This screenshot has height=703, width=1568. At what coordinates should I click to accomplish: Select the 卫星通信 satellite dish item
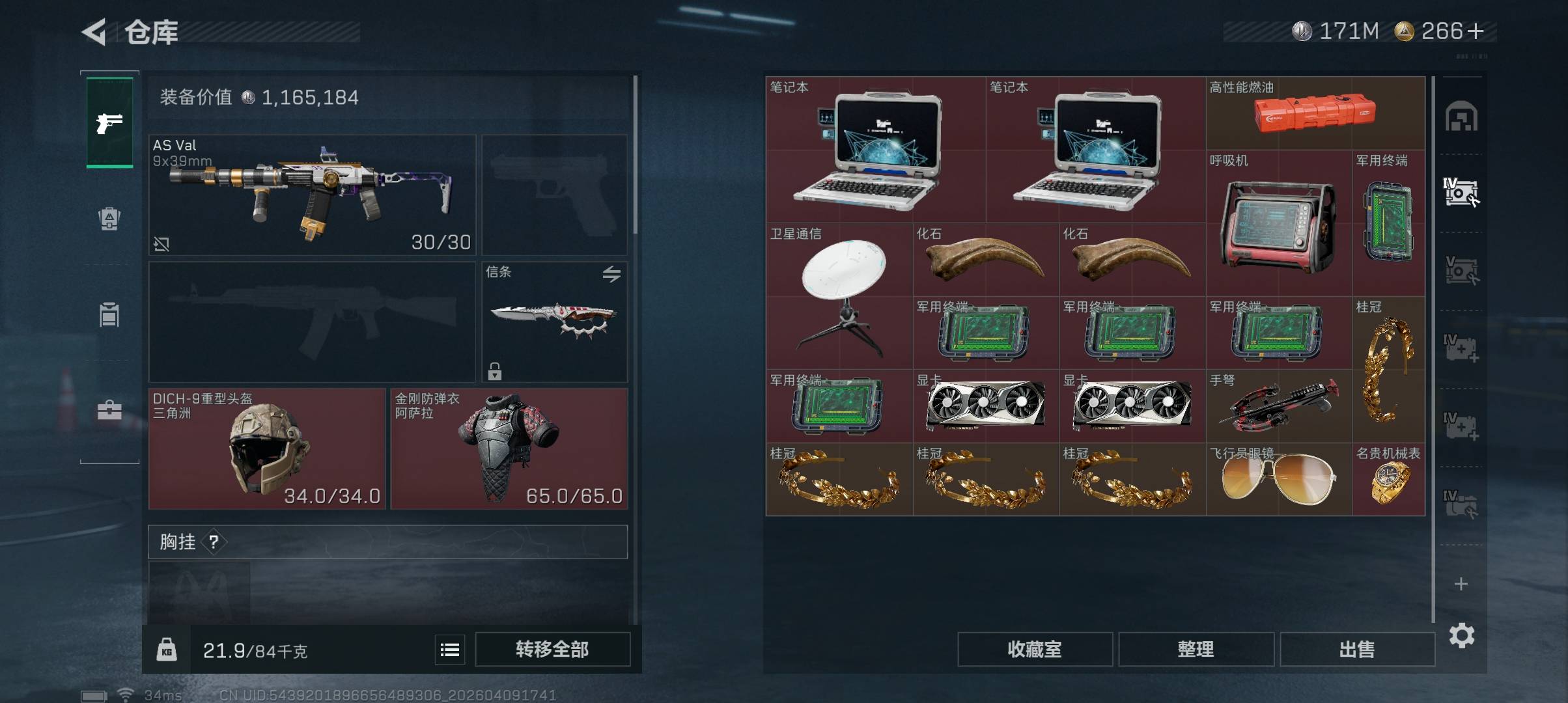coord(839,296)
